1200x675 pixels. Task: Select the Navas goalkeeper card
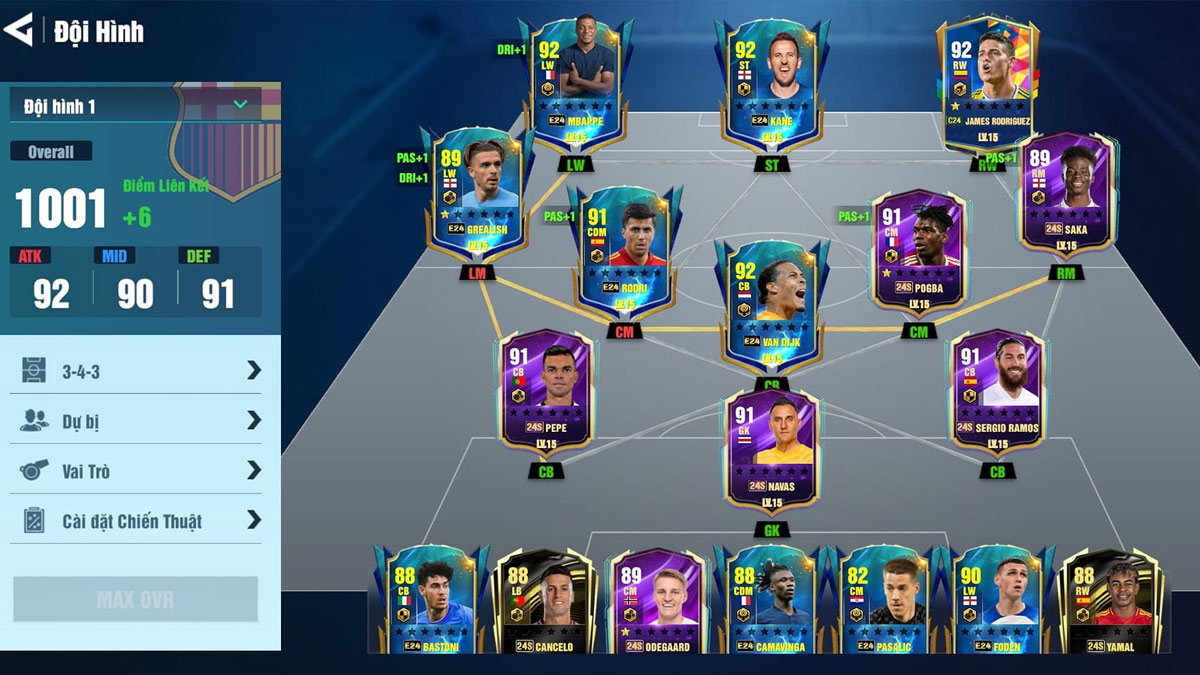[771, 450]
